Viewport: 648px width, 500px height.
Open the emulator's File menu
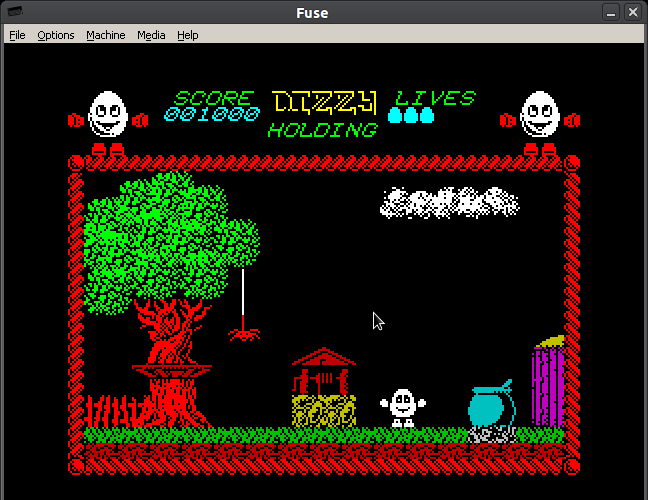(17, 35)
